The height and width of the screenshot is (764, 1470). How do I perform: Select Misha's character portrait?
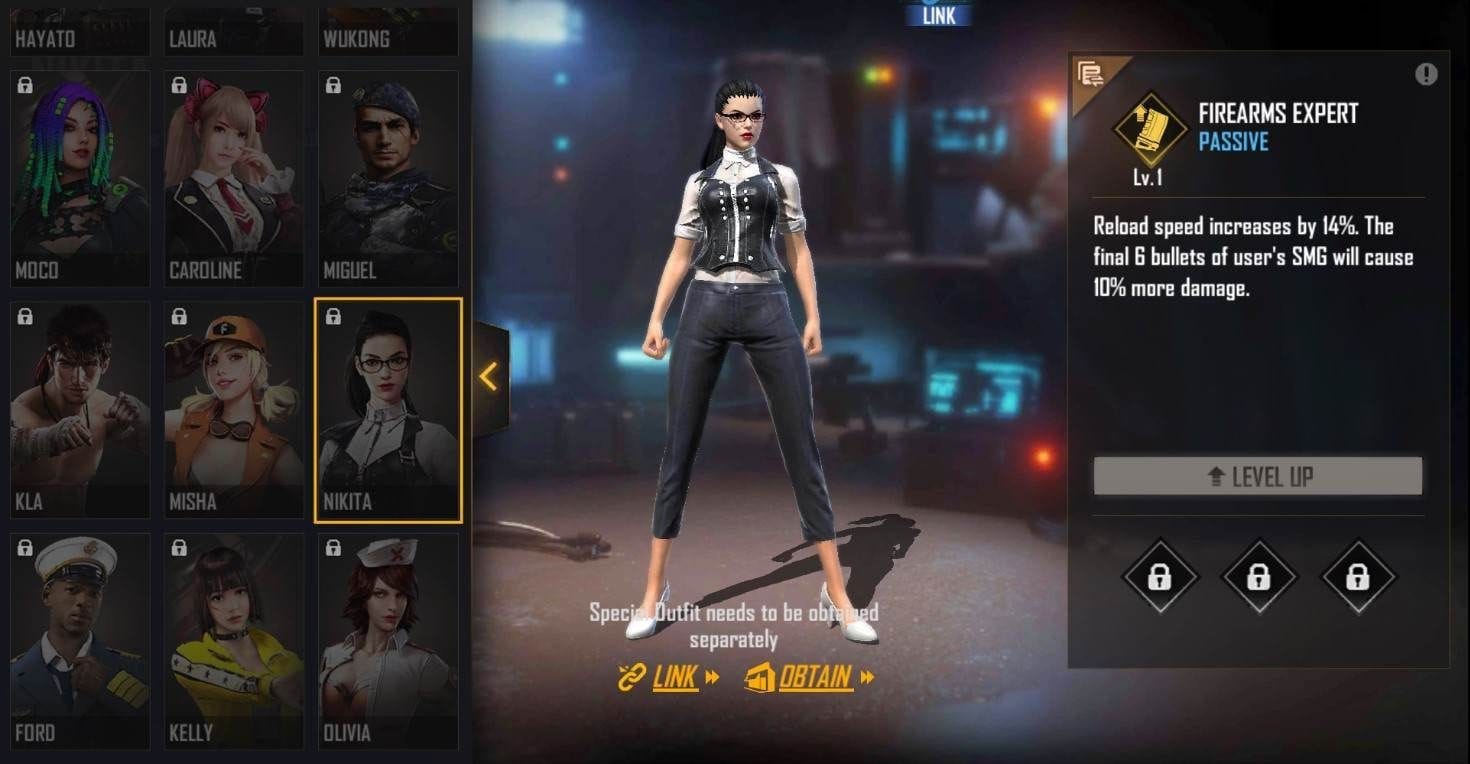(x=234, y=408)
